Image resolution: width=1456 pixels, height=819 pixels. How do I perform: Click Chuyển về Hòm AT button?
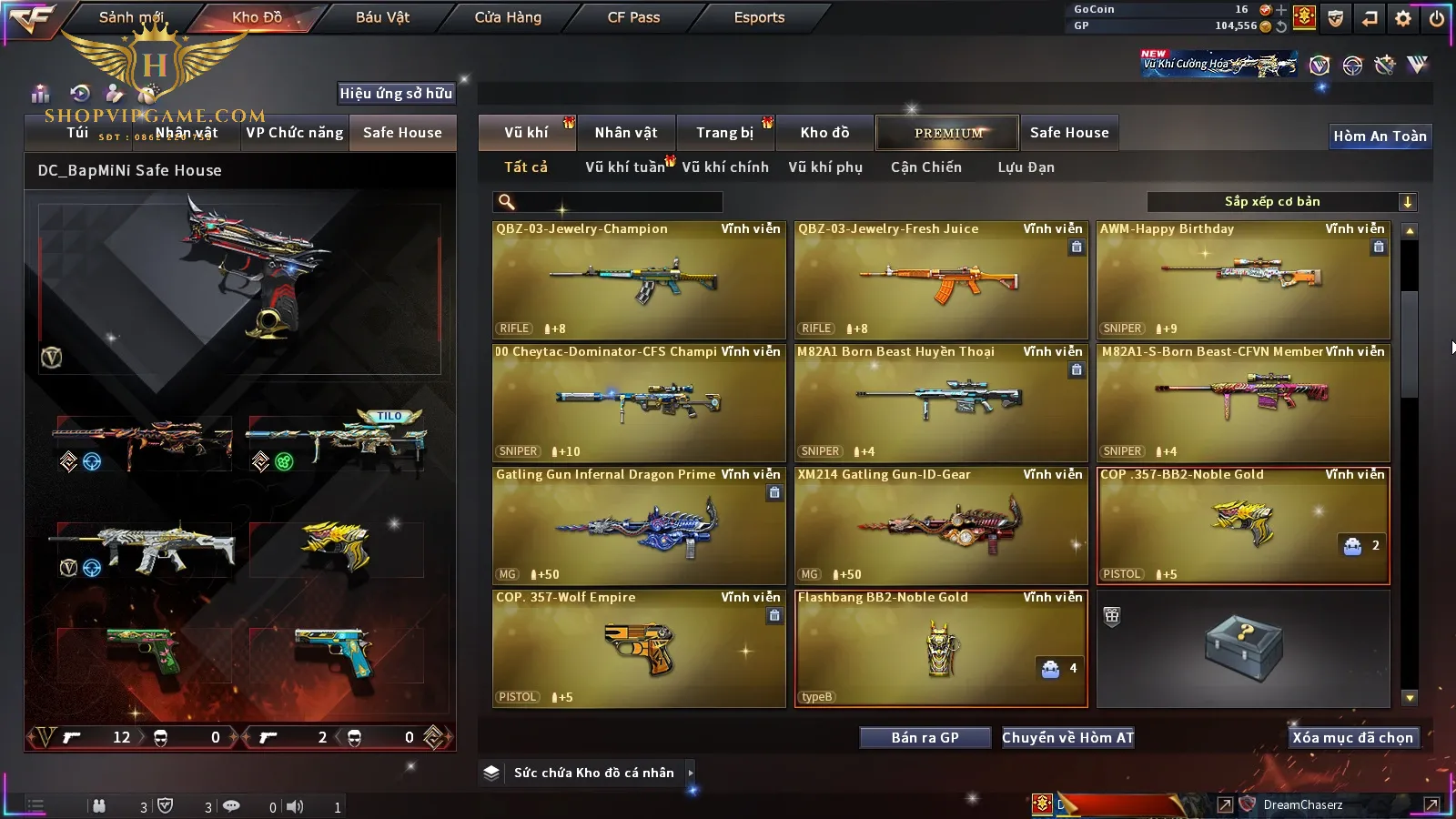coord(1068,738)
